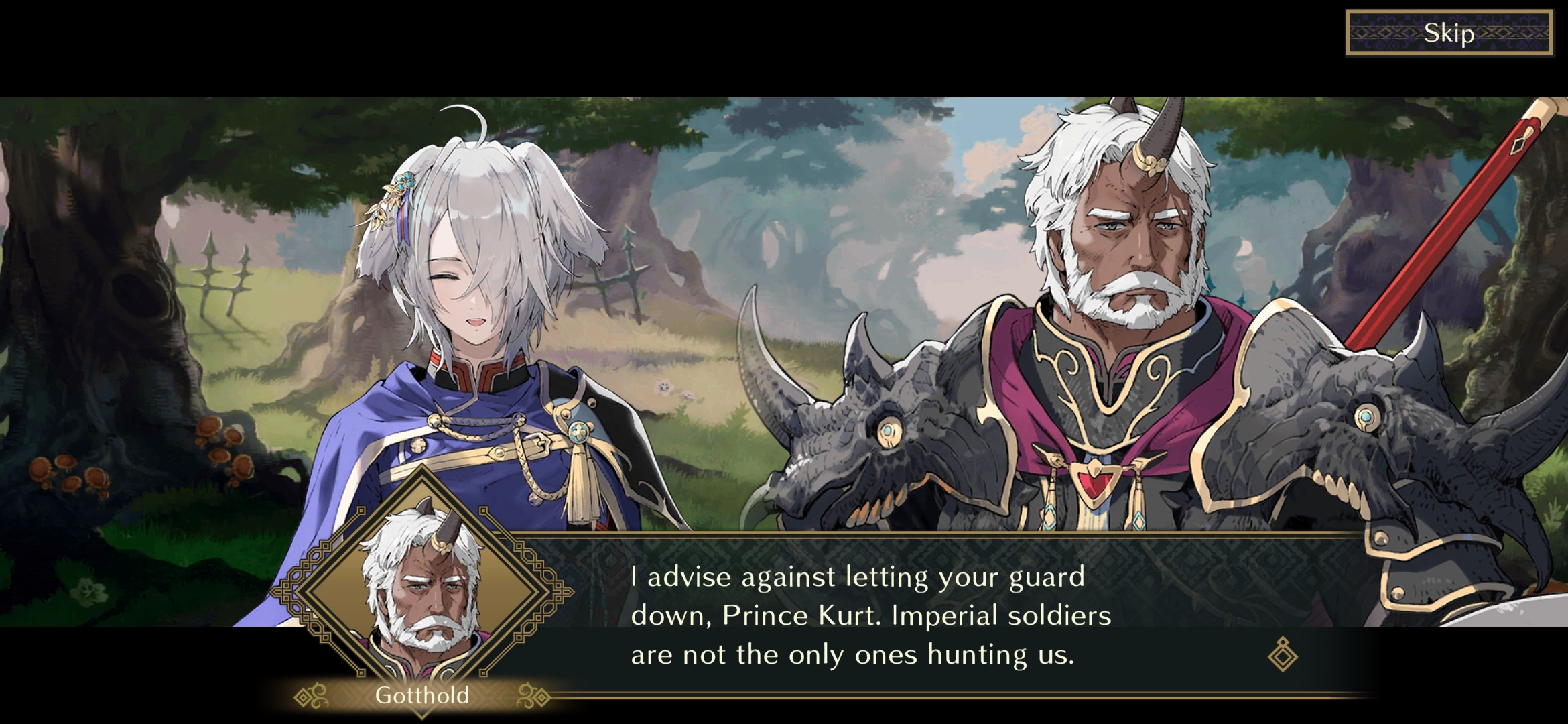Screen dimensions: 1568x724
Task: Click the Gotthold name label
Action: (423, 696)
